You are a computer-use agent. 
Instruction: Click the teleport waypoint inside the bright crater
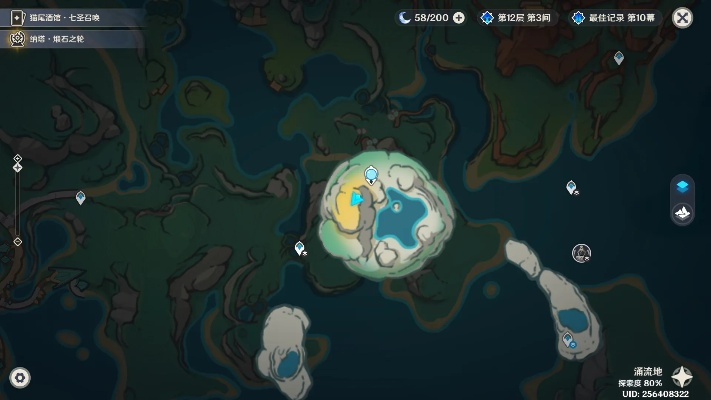(x=371, y=176)
